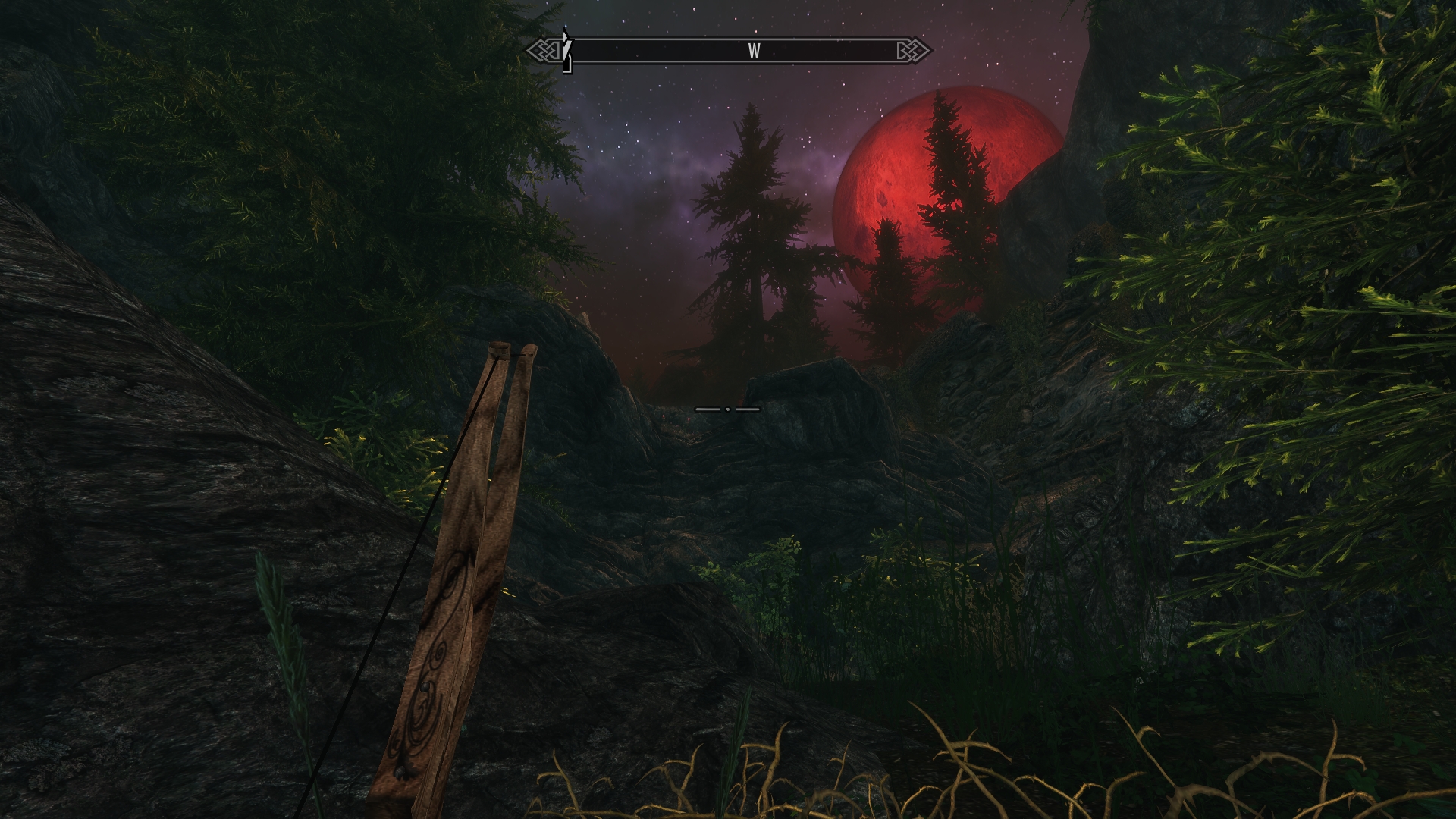Viewport: 1456px width, 819px height.
Task: Click the quest marker arrow on the compass
Action: (565, 49)
